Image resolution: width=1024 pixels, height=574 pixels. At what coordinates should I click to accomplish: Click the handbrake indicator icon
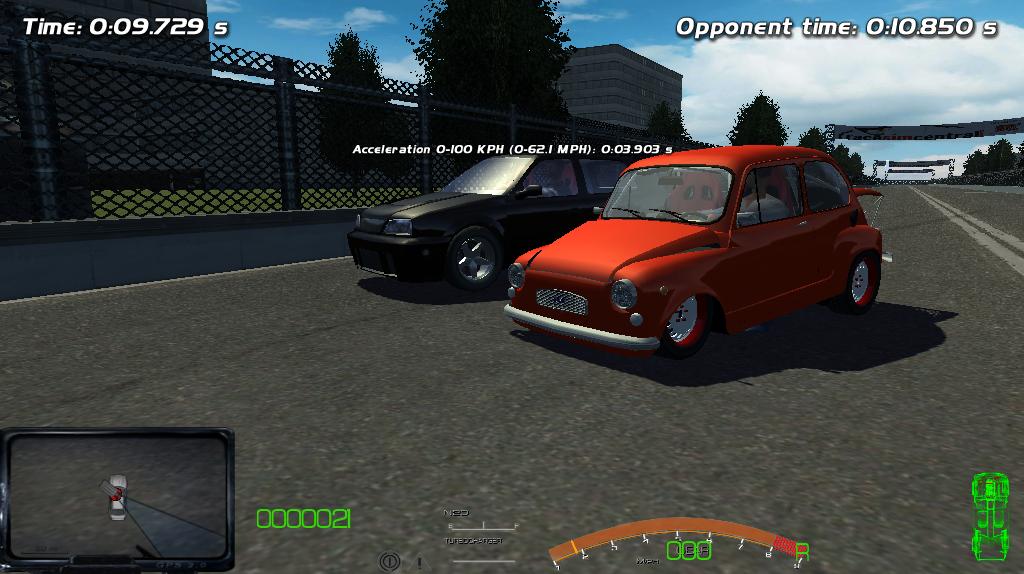pyautogui.click(x=390, y=562)
